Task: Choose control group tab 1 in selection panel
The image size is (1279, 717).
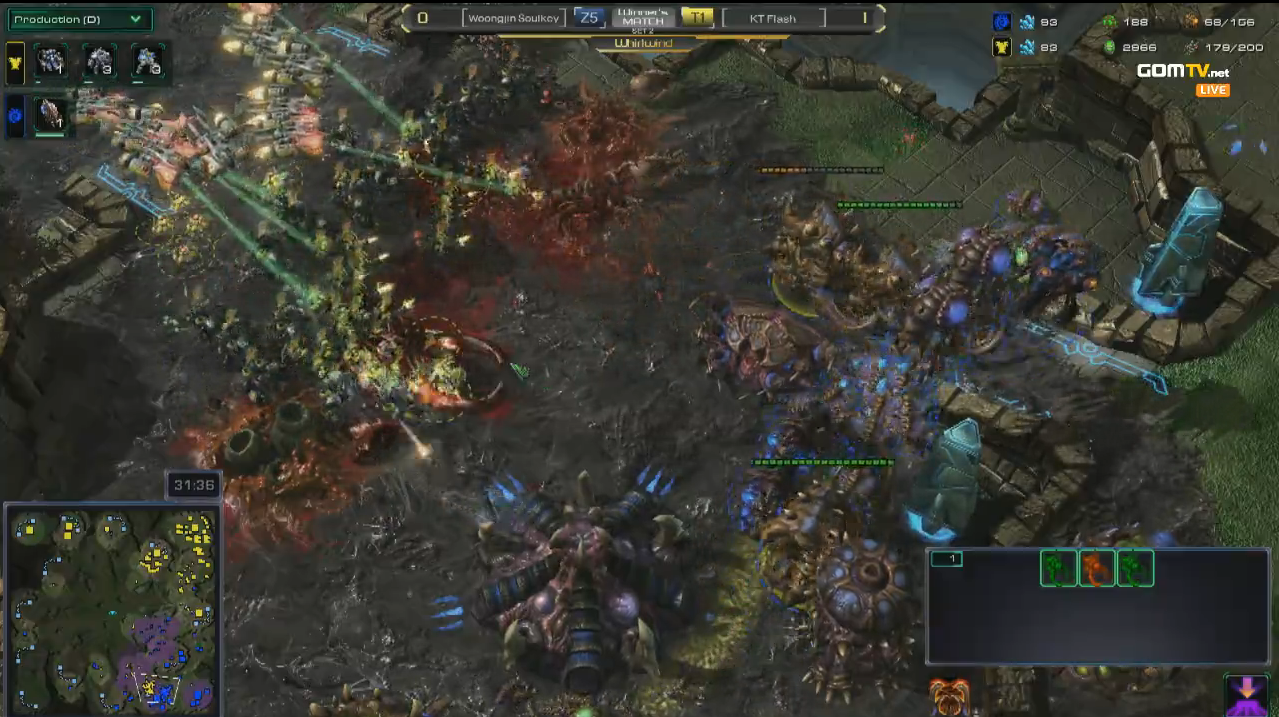Action: (x=946, y=559)
